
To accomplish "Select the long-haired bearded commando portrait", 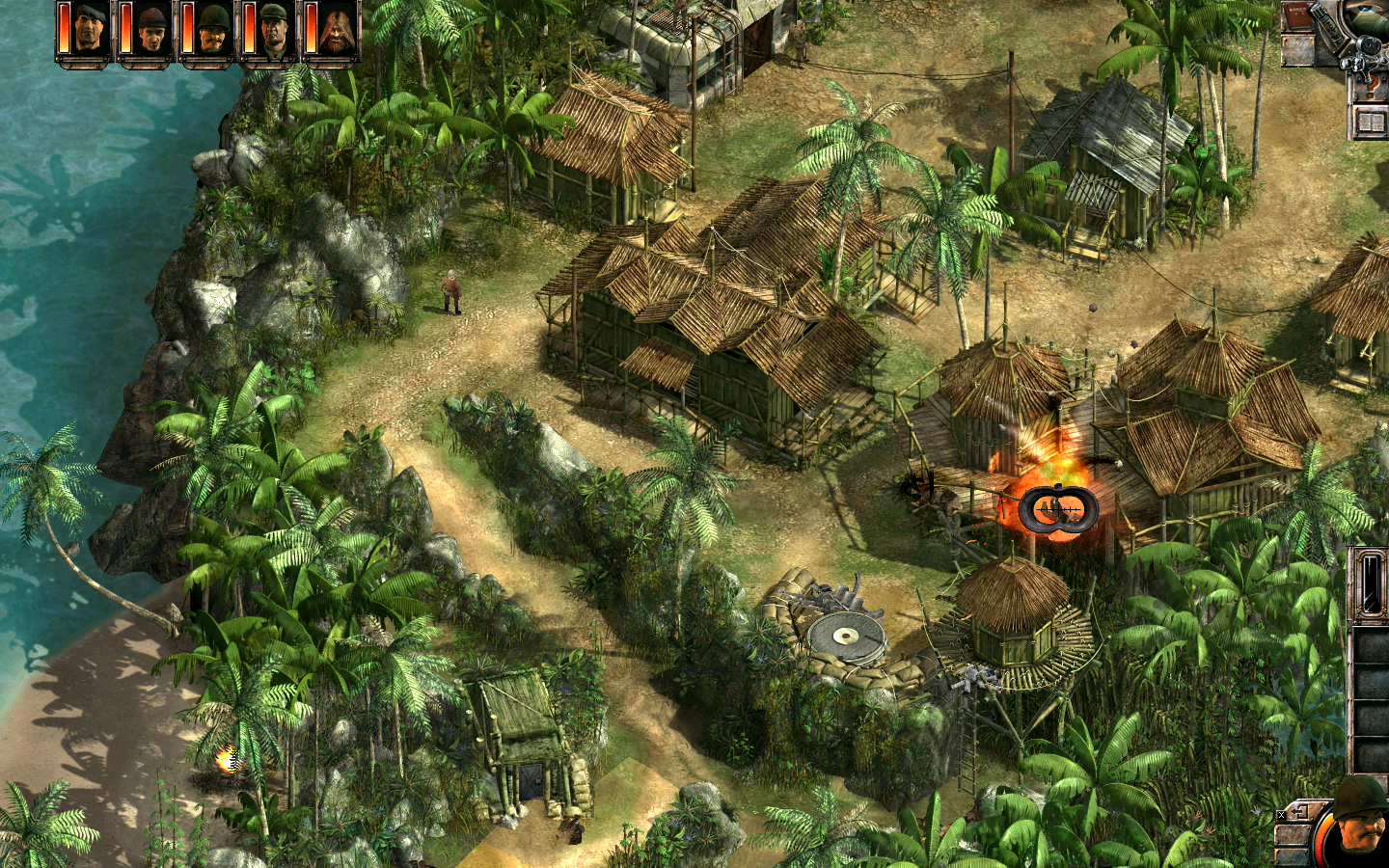I will (335, 31).
